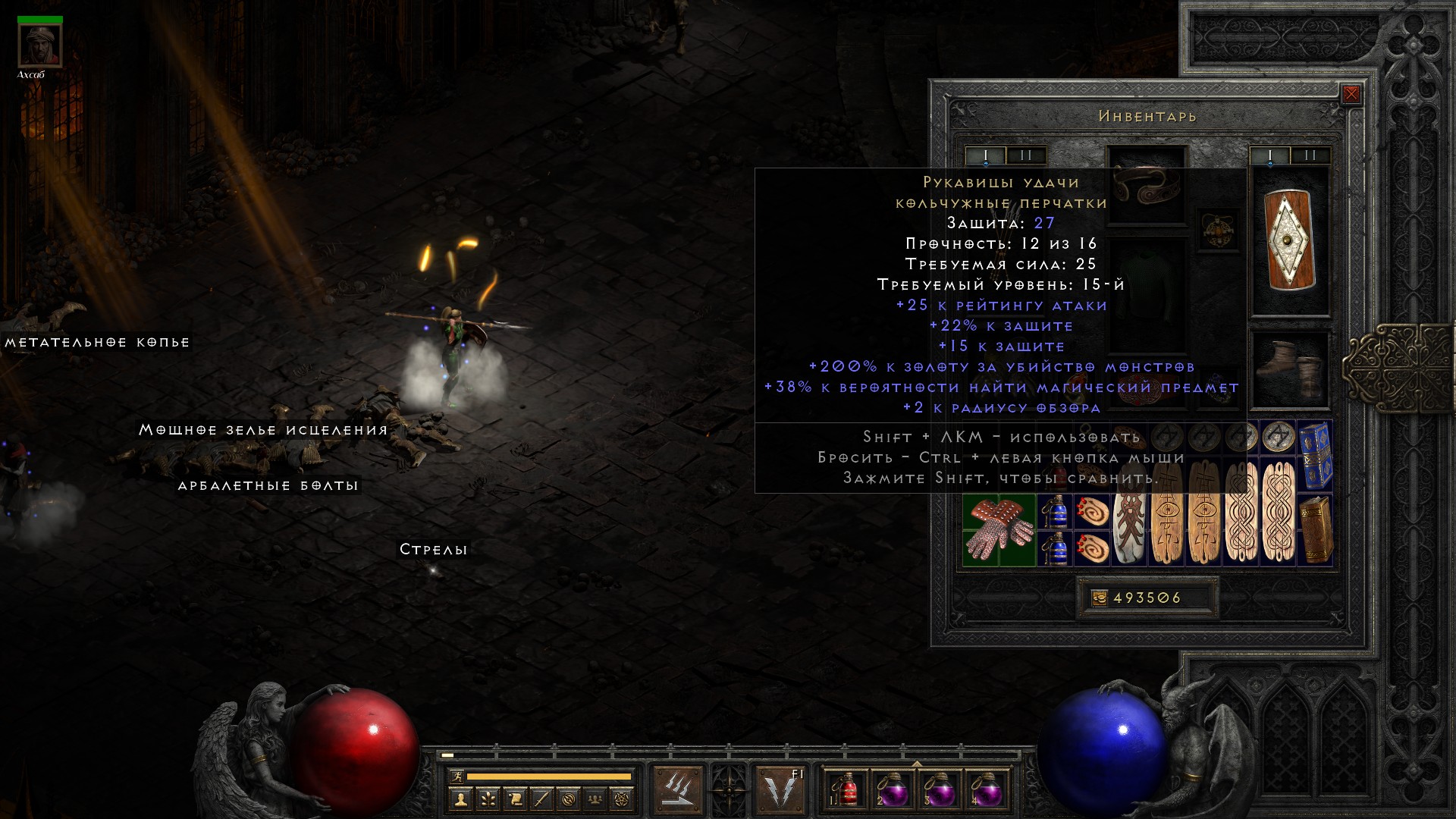Use the red potion in belt slot 1
Image resolution: width=1456 pixels, height=819 pixels.
pyautogui.click(x=846, y=789)
